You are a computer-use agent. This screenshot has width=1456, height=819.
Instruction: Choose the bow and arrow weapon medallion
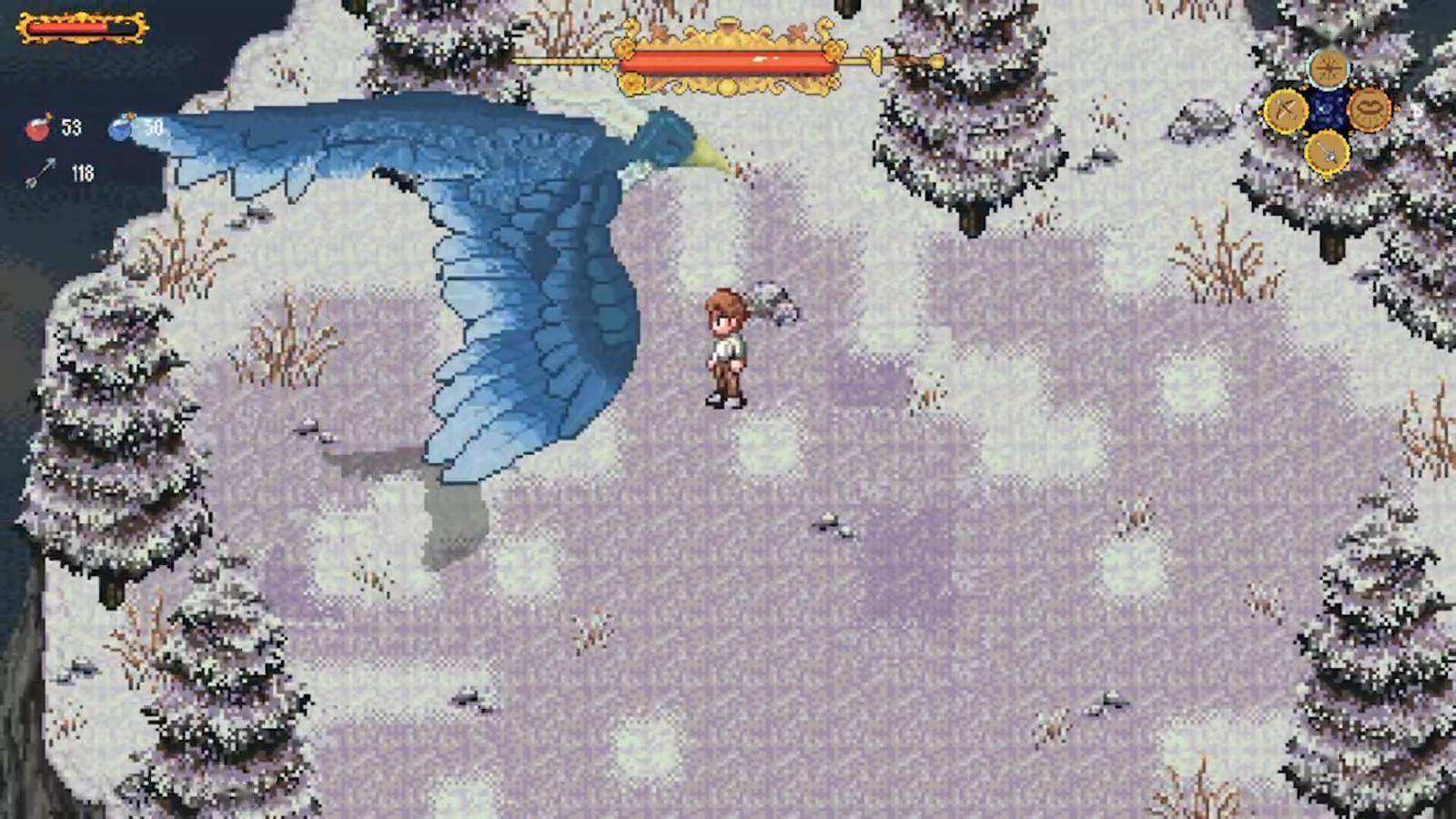click(x=1287, y=110)
